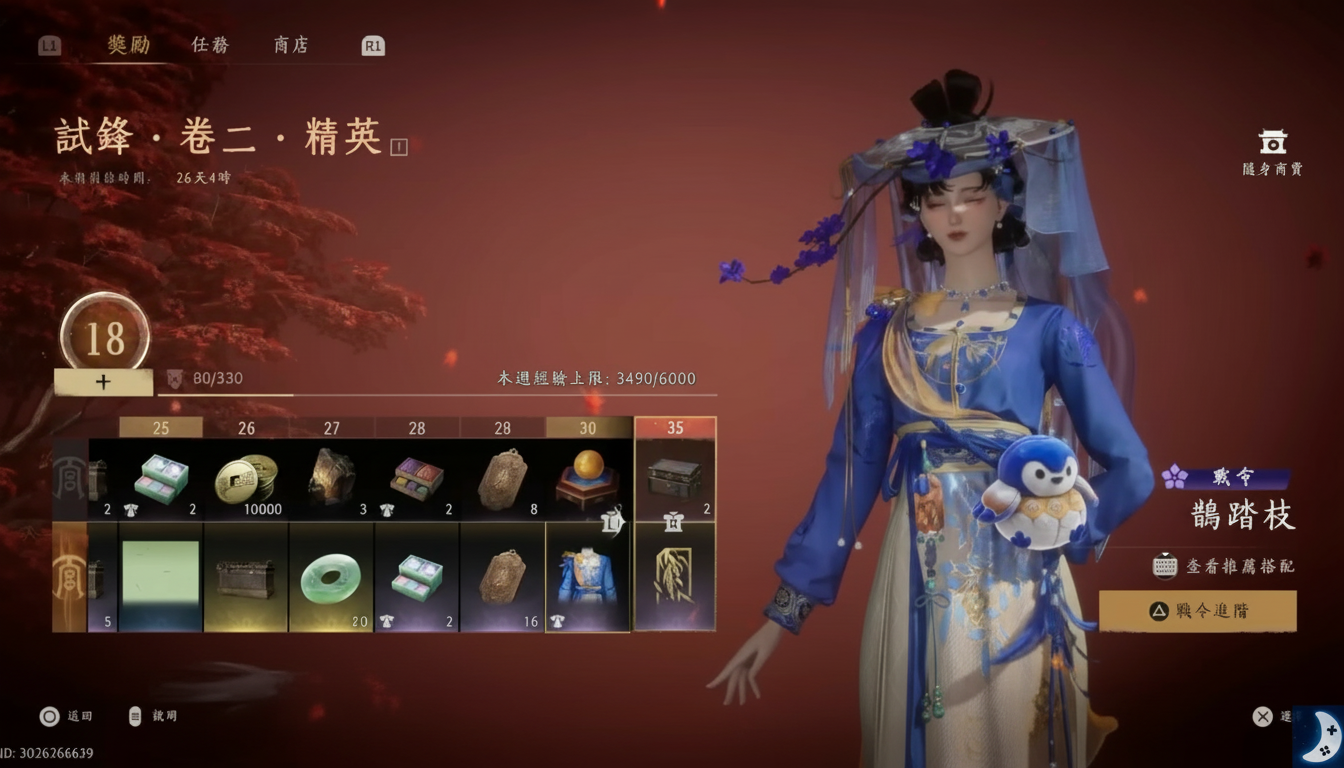Select the bronze tag reward with quantity 8

coord(502,480)
